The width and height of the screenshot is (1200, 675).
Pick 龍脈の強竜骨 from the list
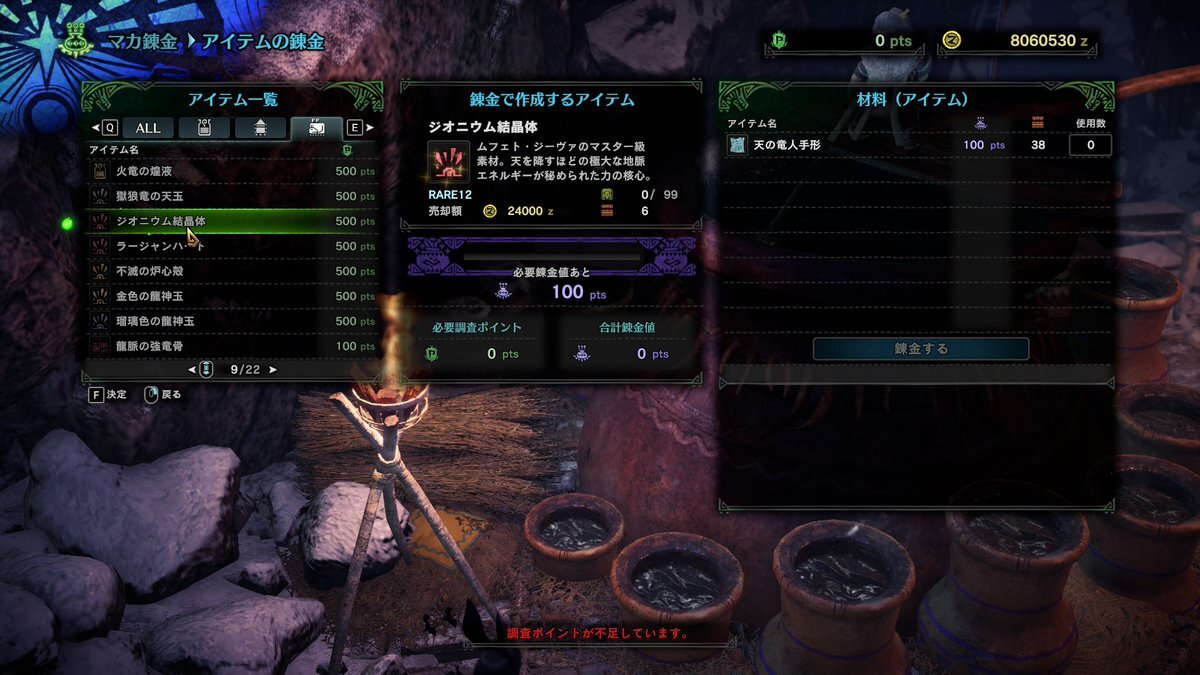point(230,346)
